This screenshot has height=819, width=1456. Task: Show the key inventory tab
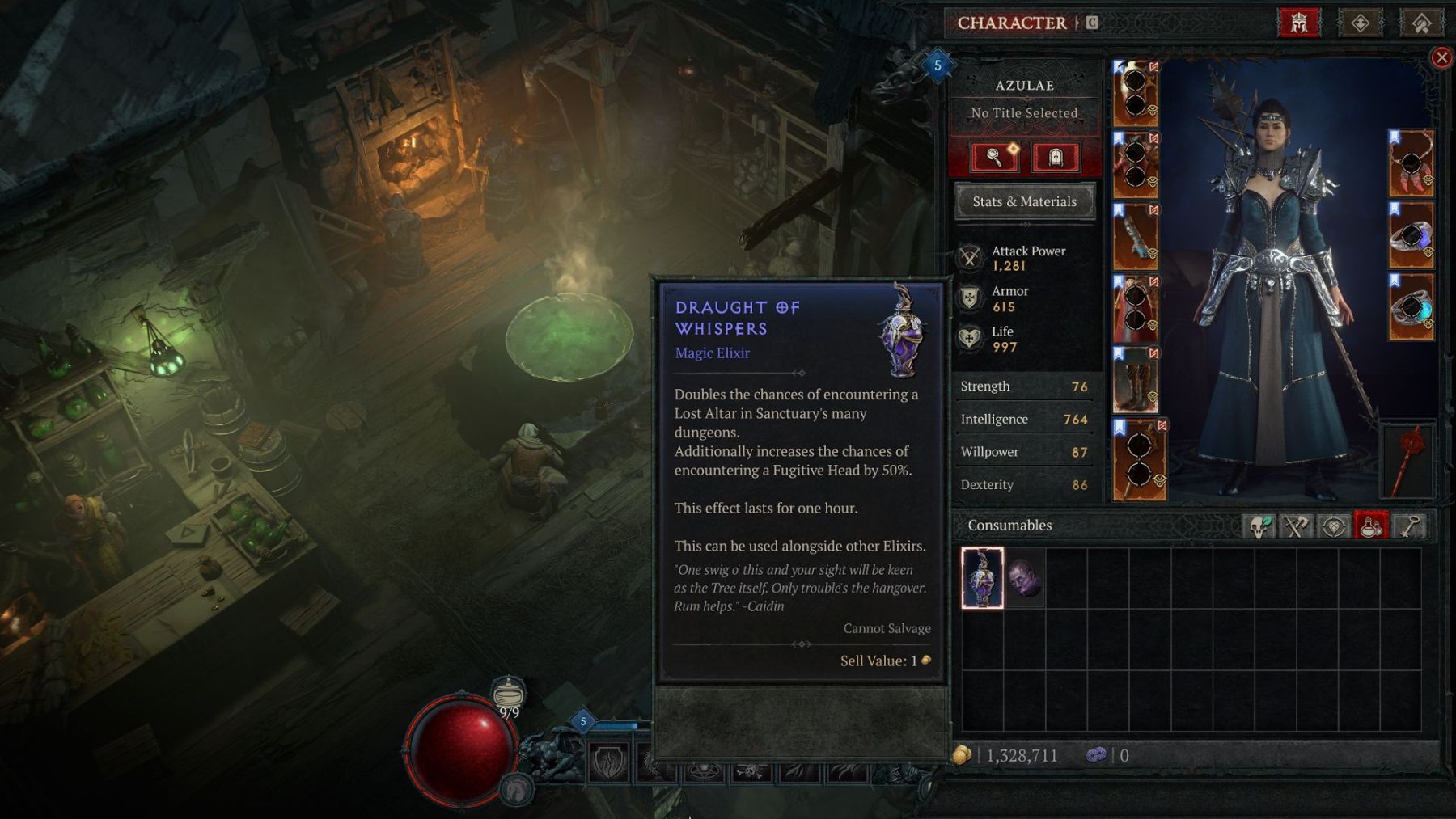coord(1409,526)
